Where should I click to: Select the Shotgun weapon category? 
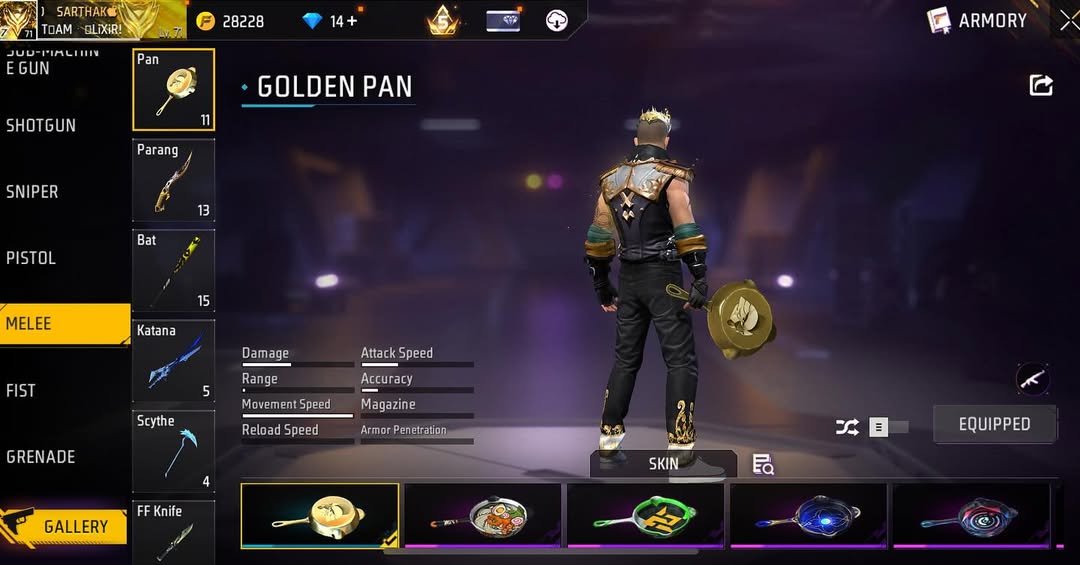coord(42,126)
